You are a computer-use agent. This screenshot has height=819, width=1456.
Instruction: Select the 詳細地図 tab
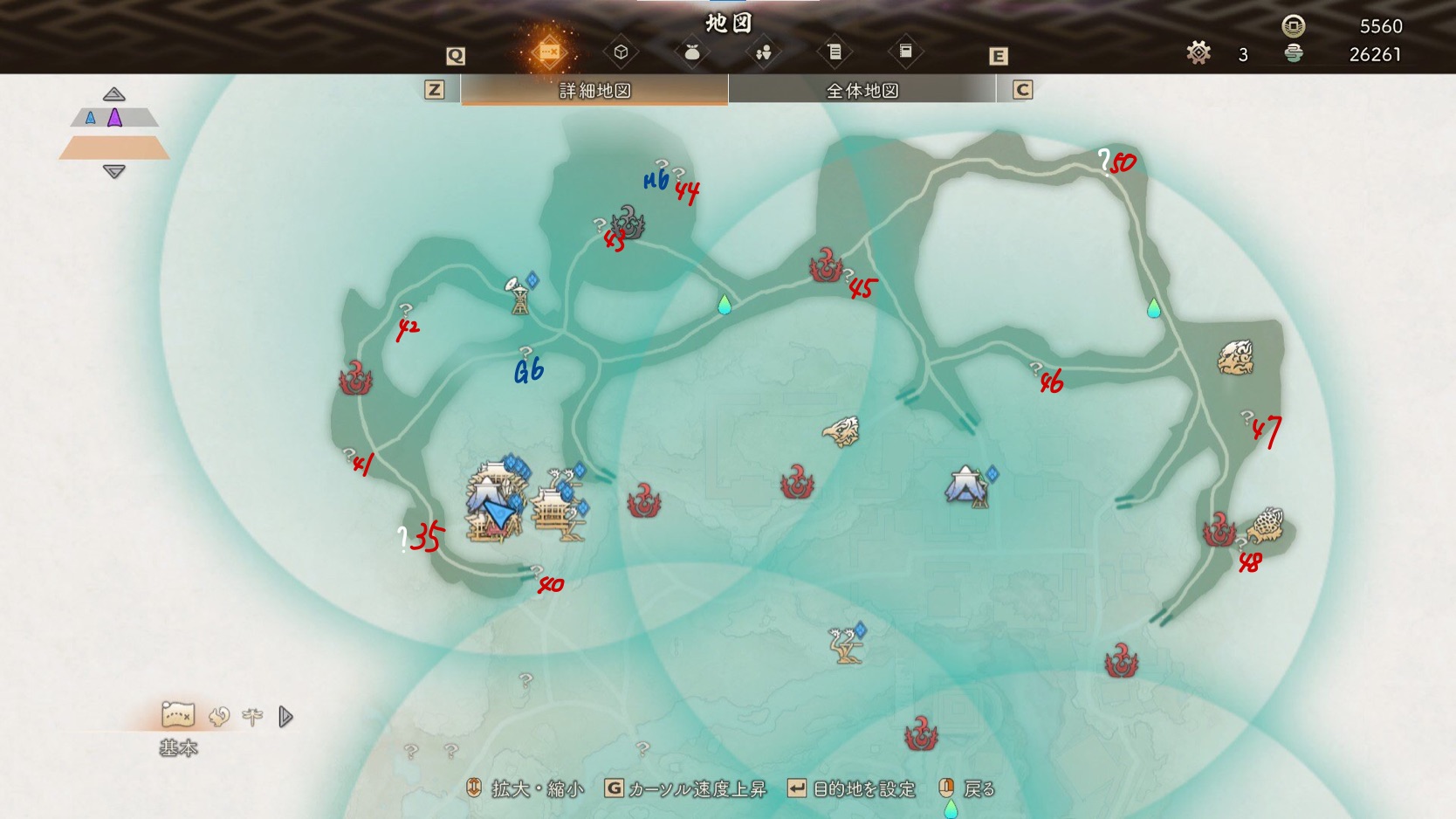pyautogui.click(x=594, y=90)
